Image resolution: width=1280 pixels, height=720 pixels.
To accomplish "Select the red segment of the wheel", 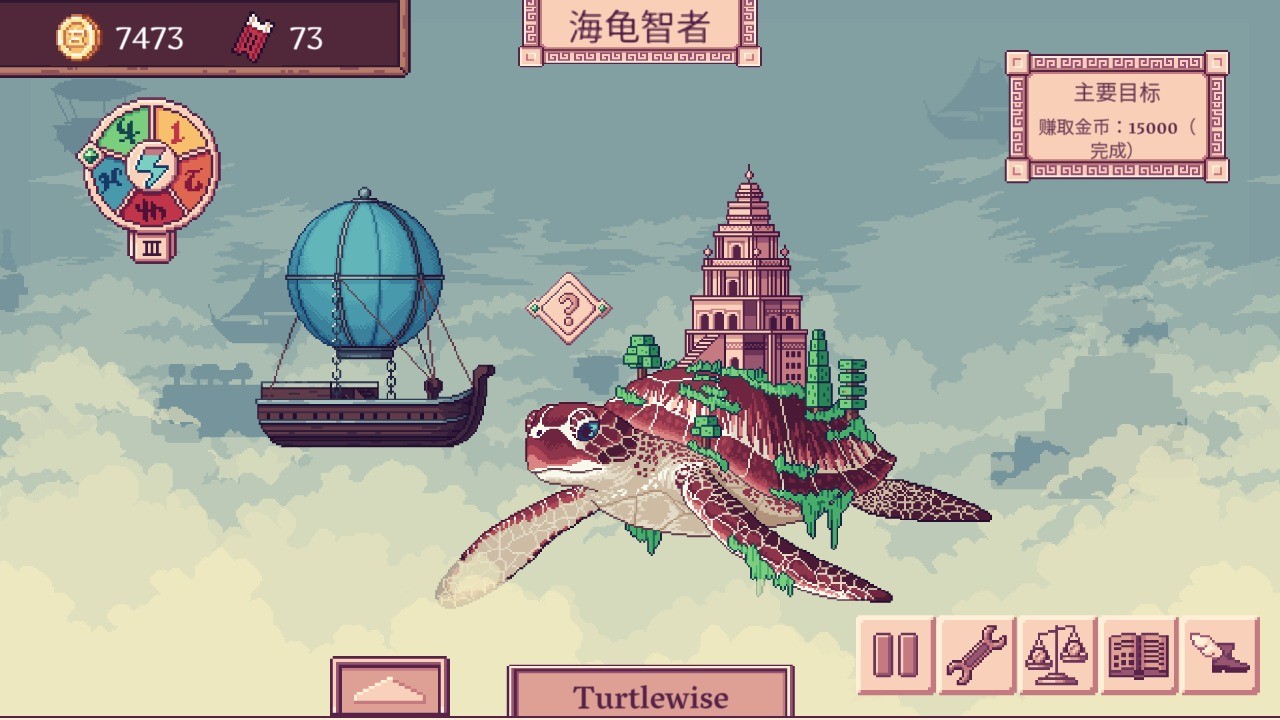I will [x=152, y=208].
